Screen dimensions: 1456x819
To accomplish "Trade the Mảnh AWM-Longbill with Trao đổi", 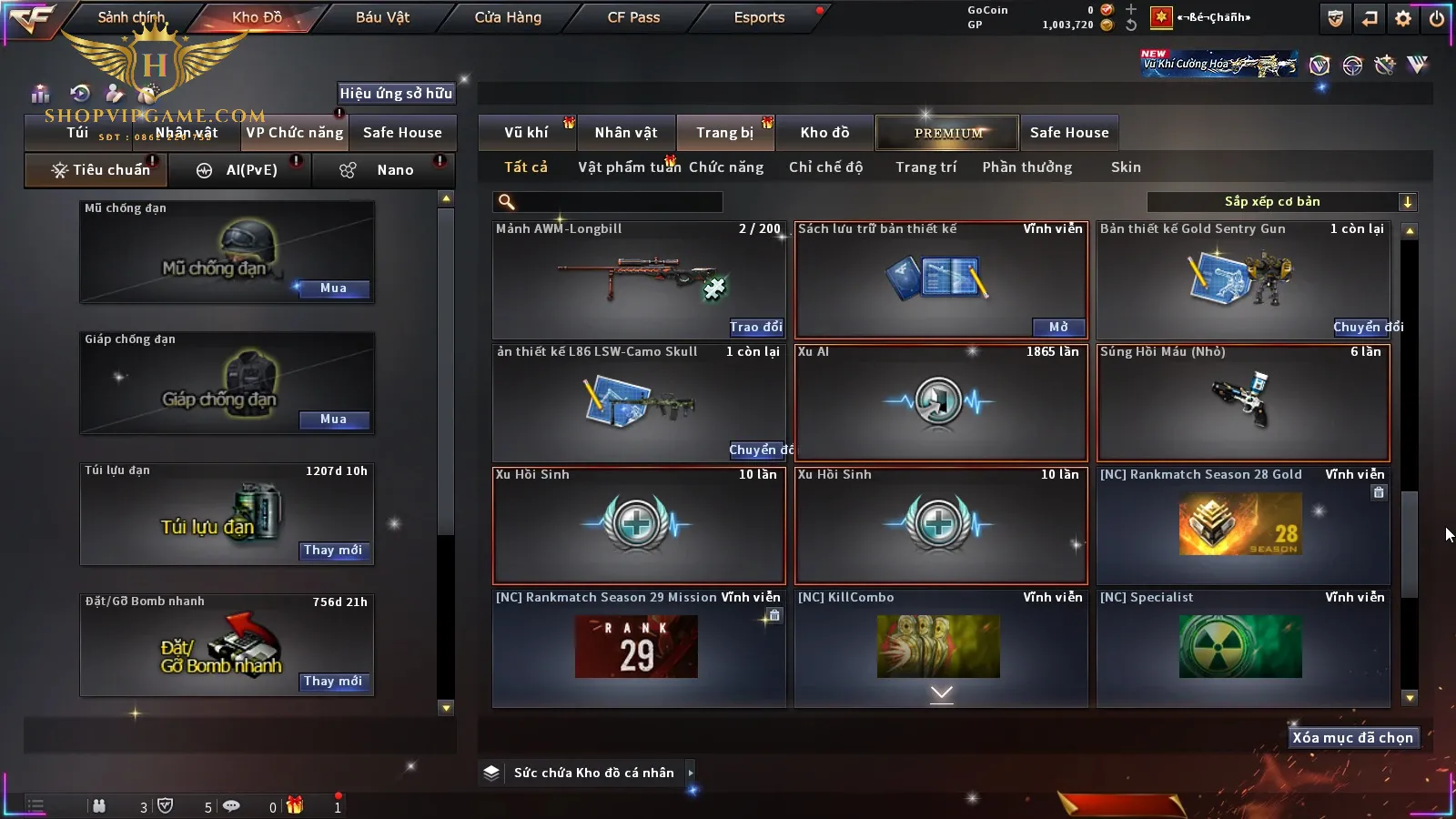I will 755,327.
